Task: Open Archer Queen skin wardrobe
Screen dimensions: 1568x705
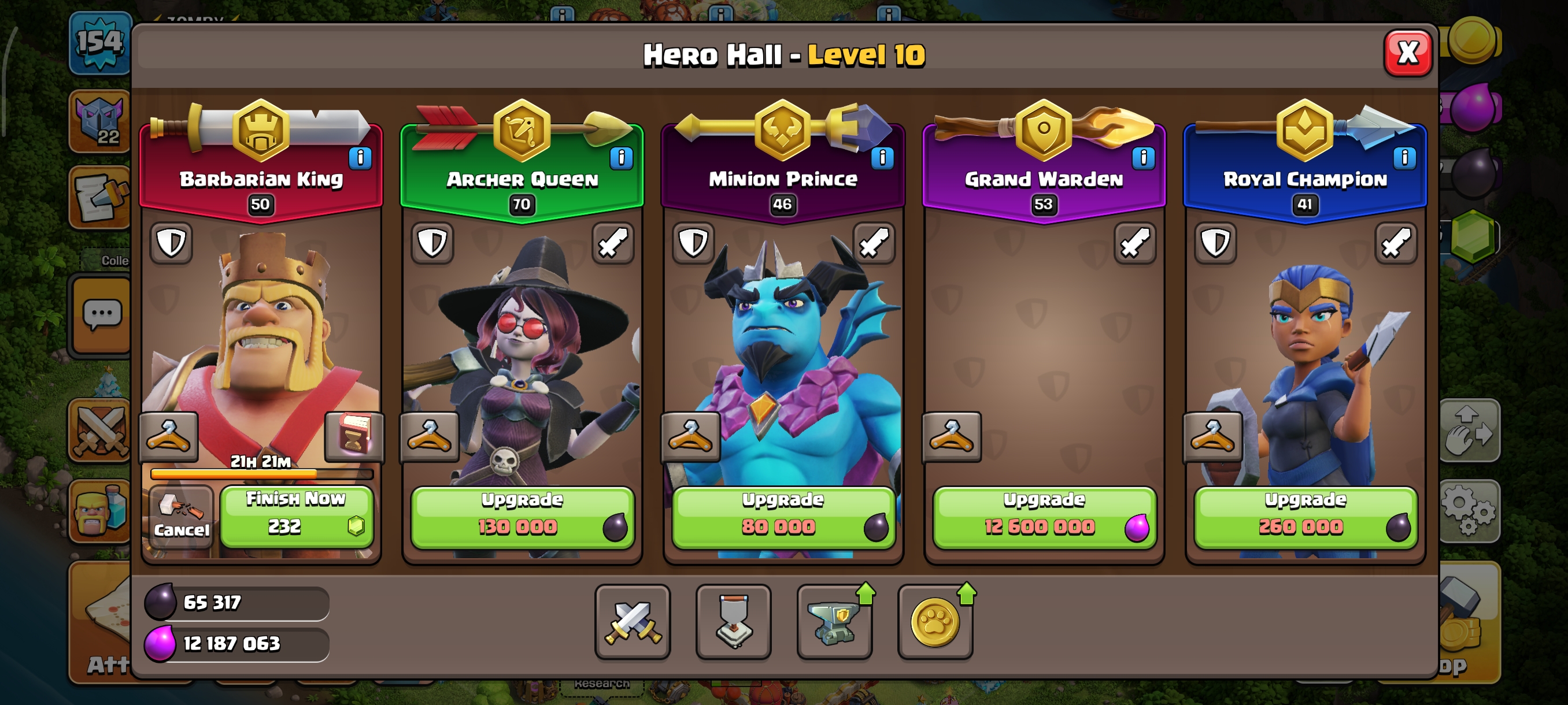Action: [x=429, y=437]
